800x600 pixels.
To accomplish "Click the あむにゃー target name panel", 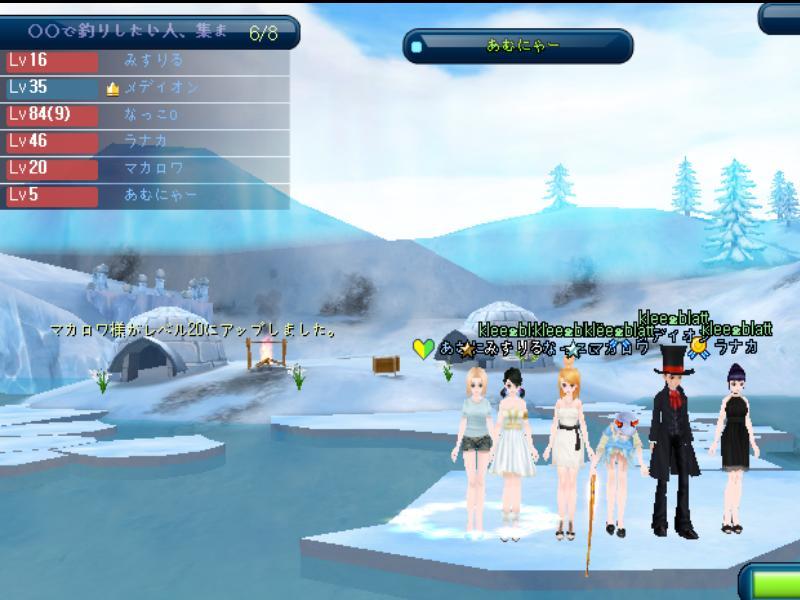I will (x=518, y=46).
